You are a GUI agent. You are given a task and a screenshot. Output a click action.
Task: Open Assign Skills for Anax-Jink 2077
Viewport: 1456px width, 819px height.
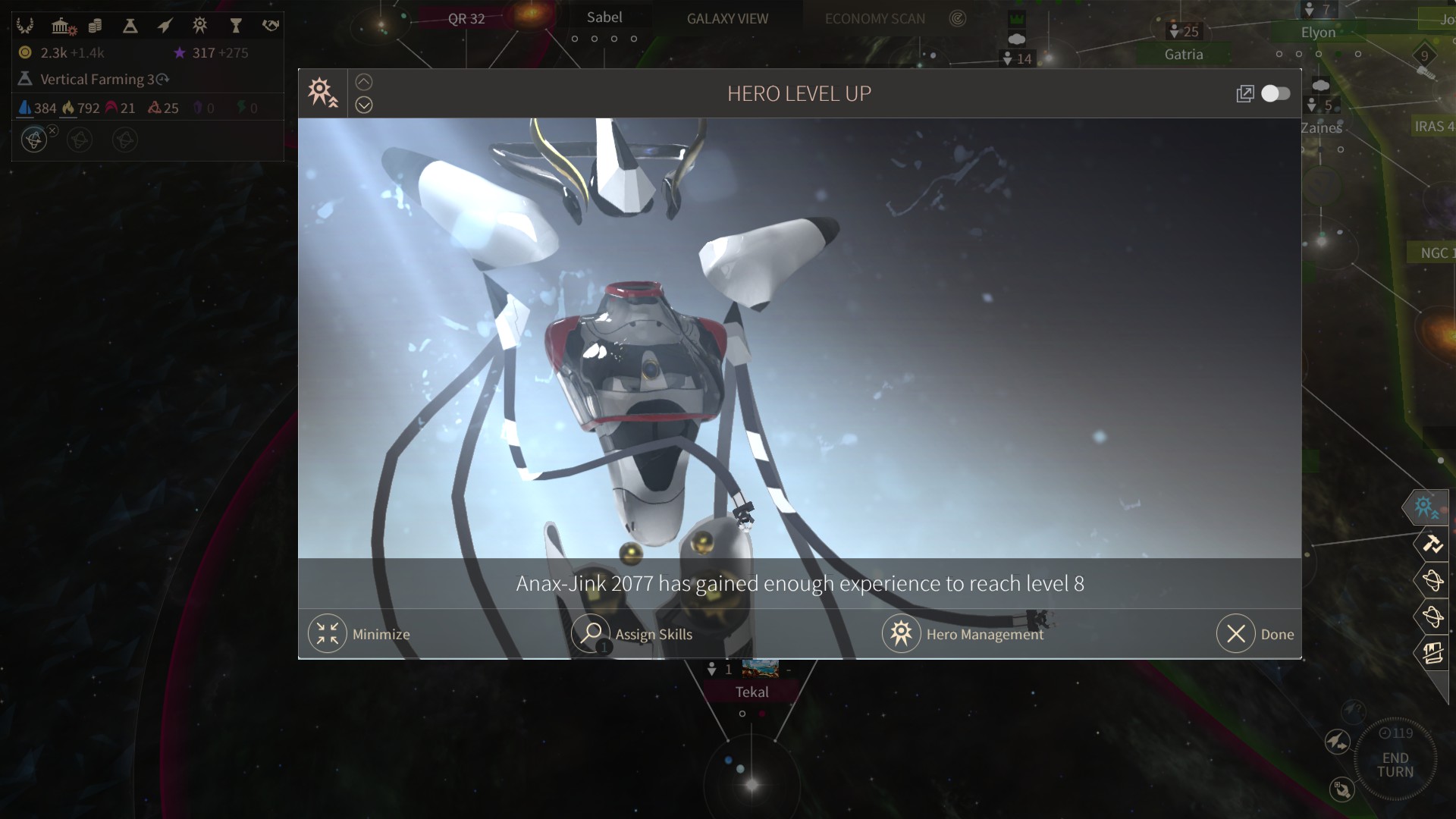point(591,634)
